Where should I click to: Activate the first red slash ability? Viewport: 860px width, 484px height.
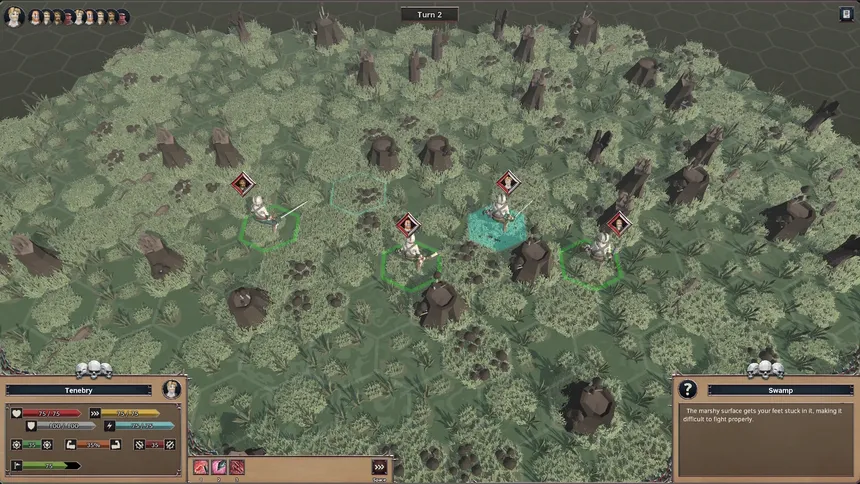[x=201, y=467]
